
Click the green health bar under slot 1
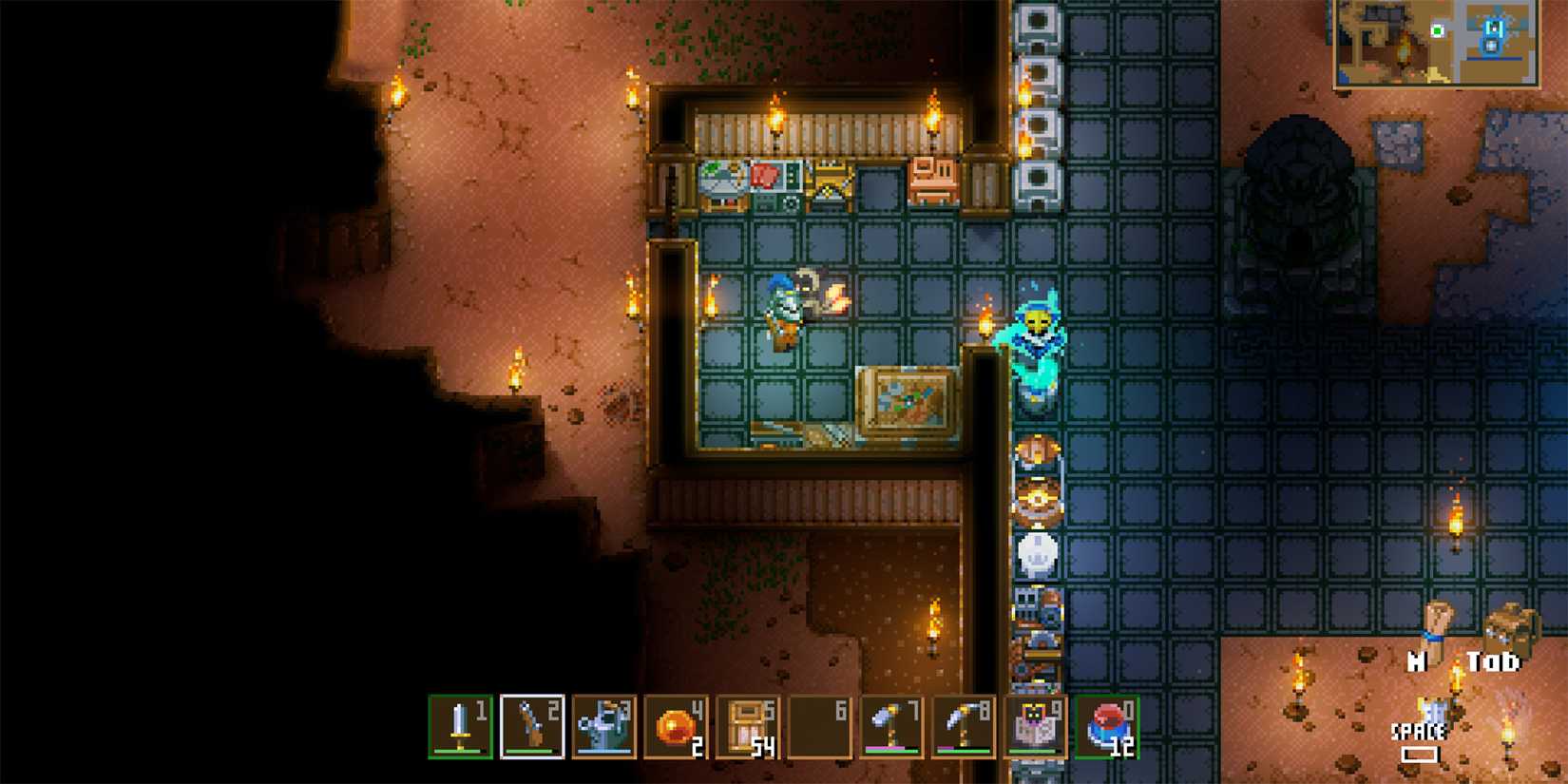coord(459,749)
